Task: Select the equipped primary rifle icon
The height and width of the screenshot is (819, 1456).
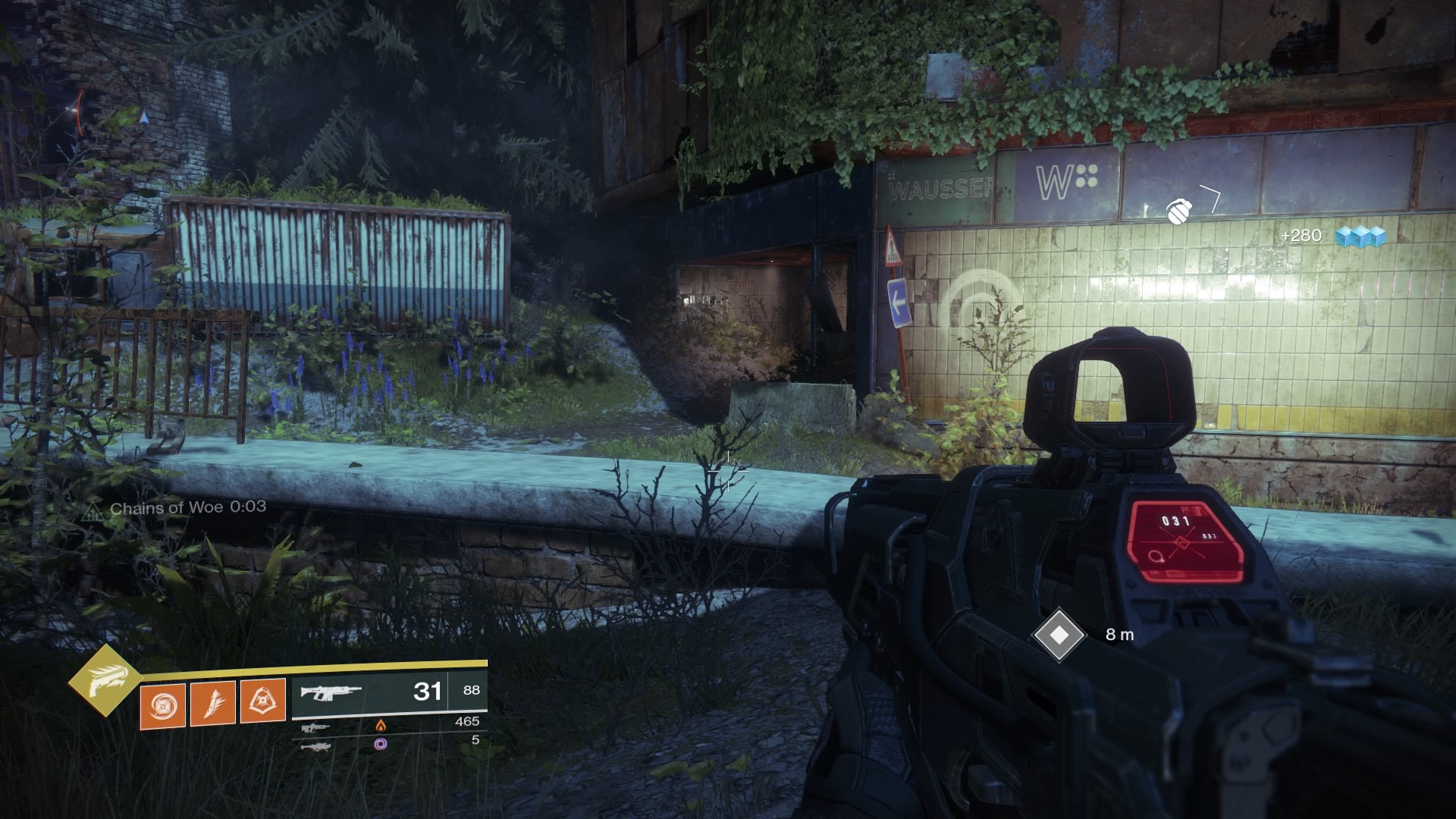Action: point(330,692)
